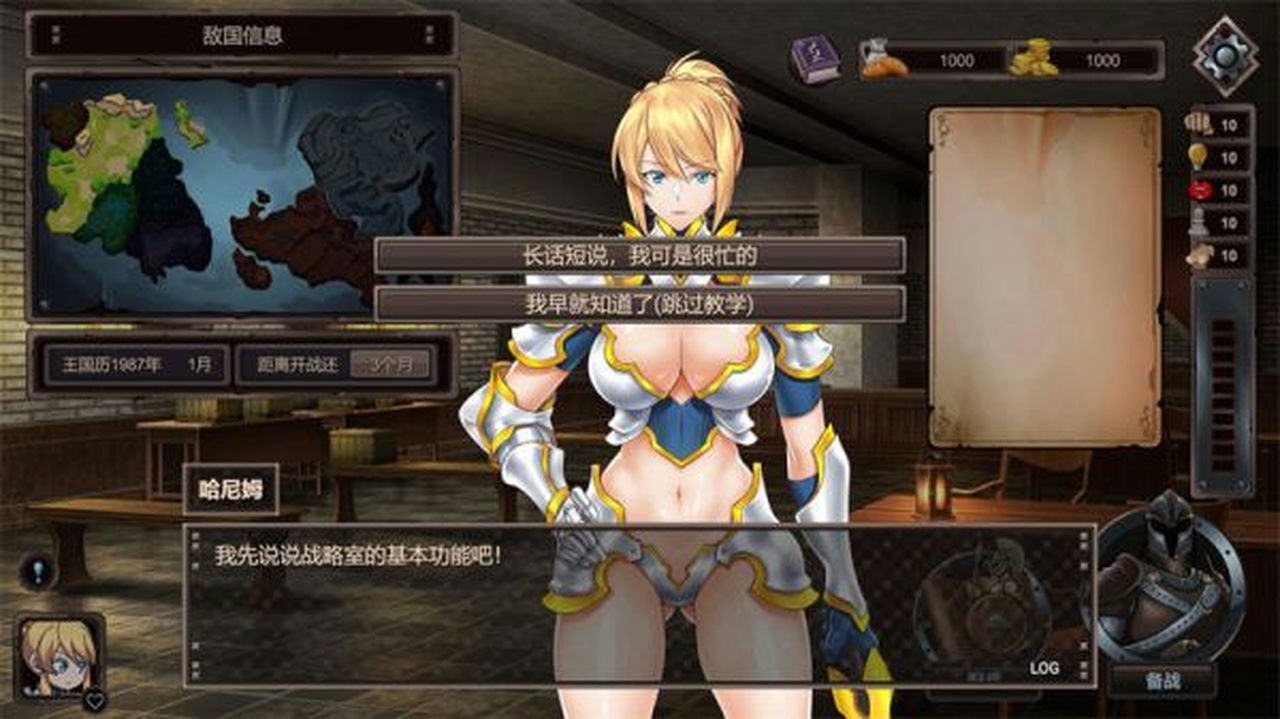Click the blonde knight portrait thumbnail
1280x719 pixels.
[x=59, y=655]
